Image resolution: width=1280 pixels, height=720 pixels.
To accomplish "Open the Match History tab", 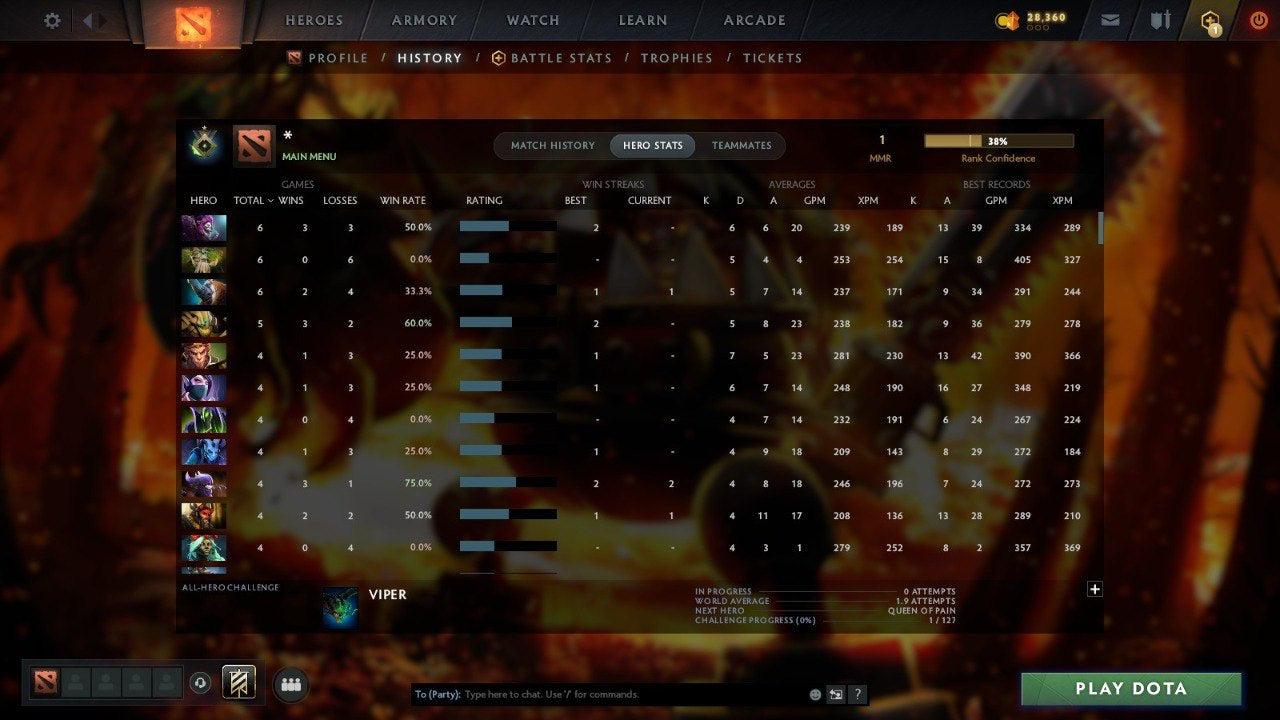I will coord(551,145).
